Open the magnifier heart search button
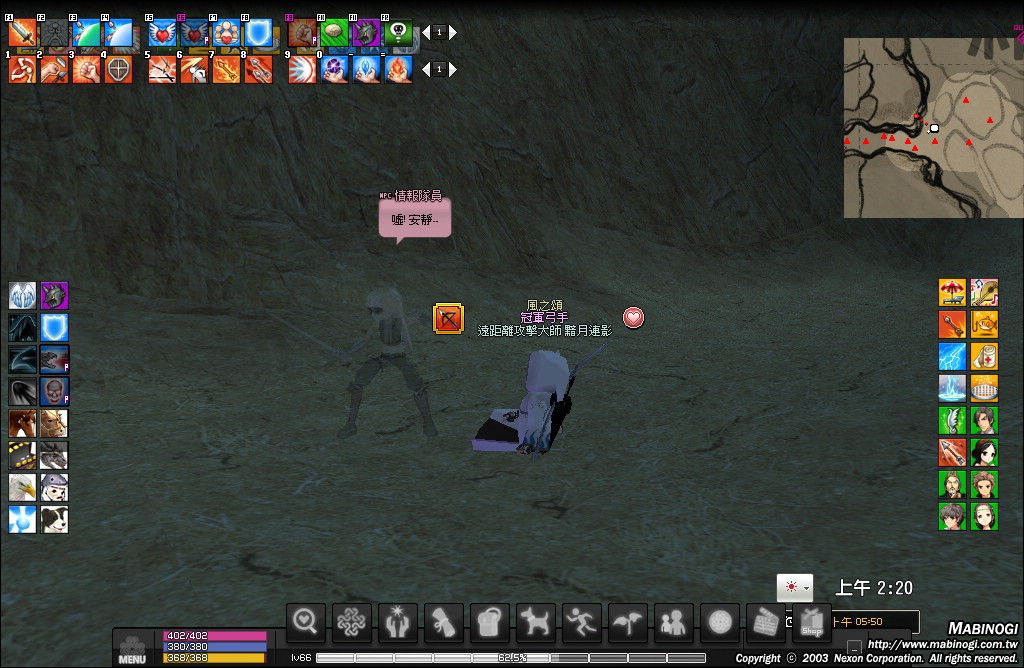The image size is (1024, 668). (x=305, y=622)
